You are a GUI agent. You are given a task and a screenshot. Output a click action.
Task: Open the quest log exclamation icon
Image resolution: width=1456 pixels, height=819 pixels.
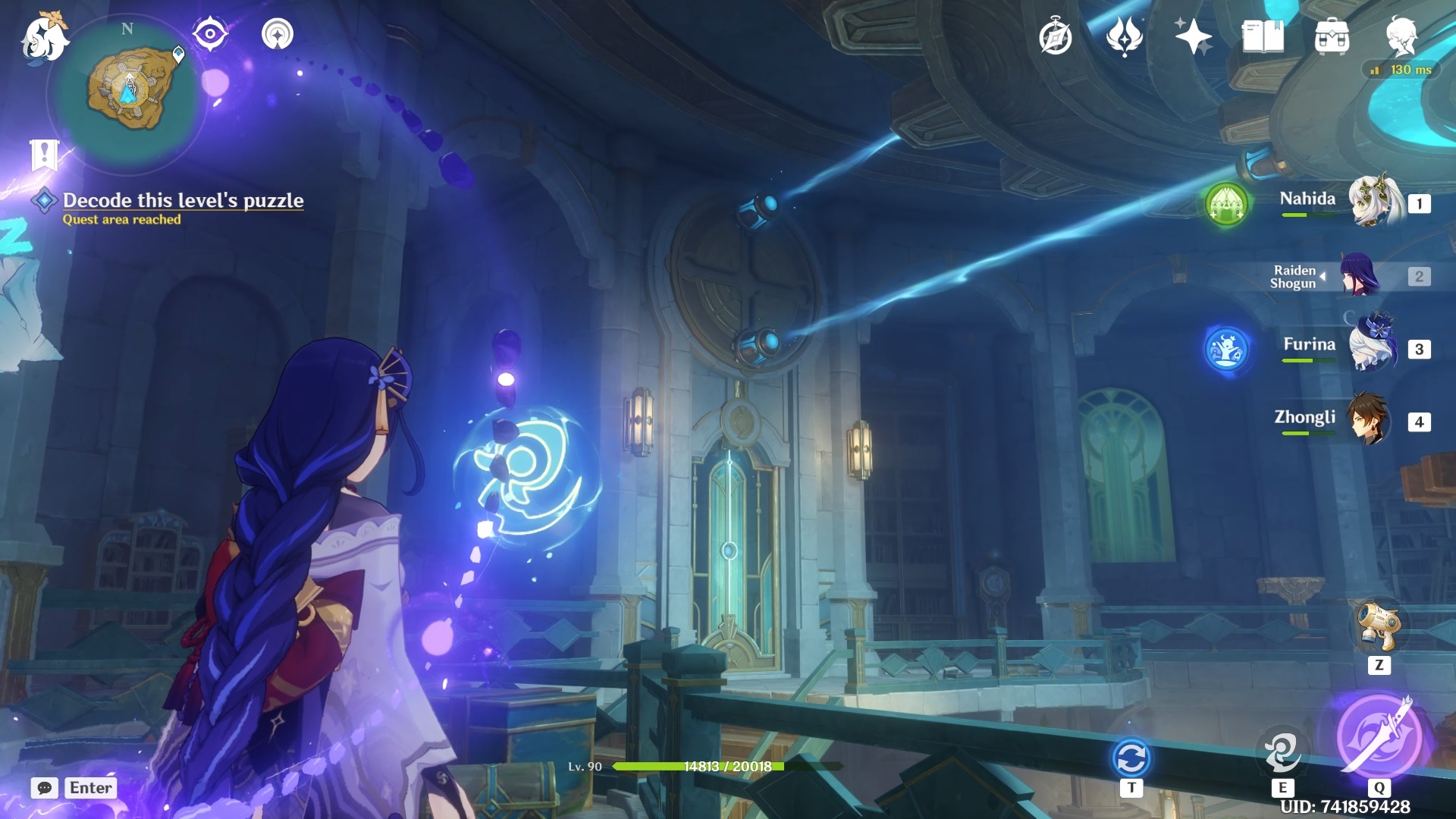coord(44,155)
